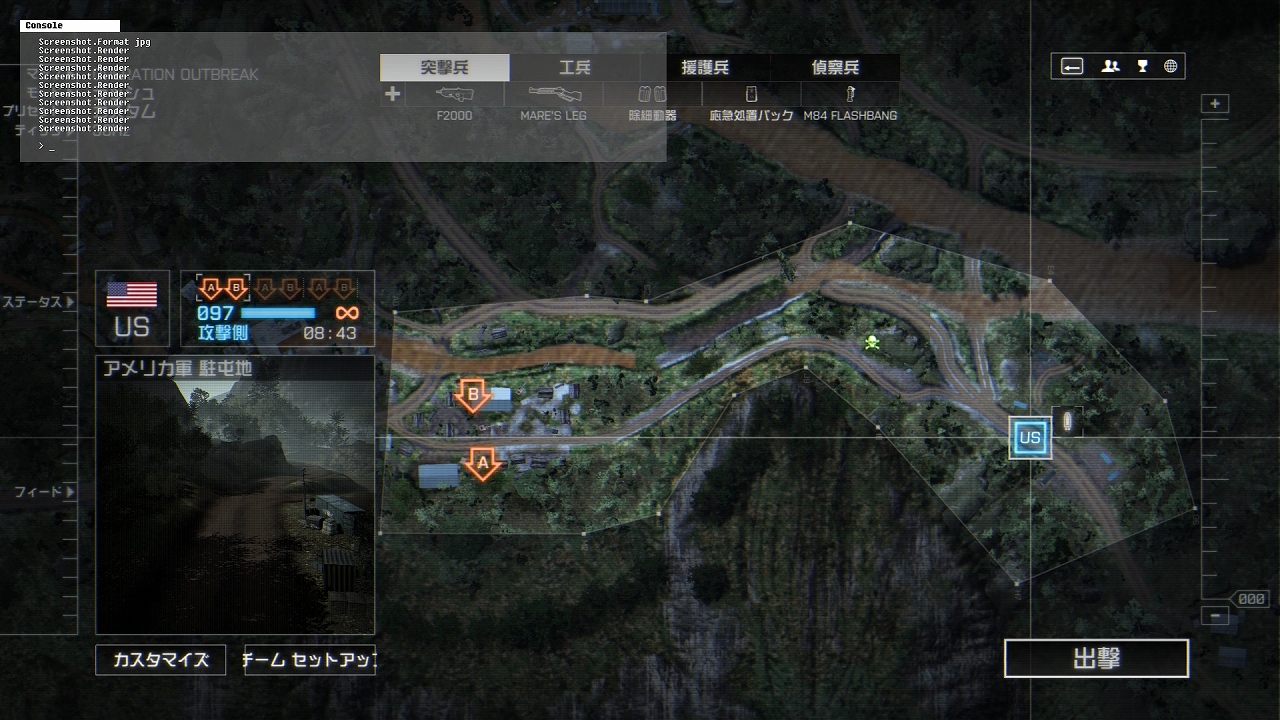Switch to the 工兵 engineer class

(x=575, y=68)
